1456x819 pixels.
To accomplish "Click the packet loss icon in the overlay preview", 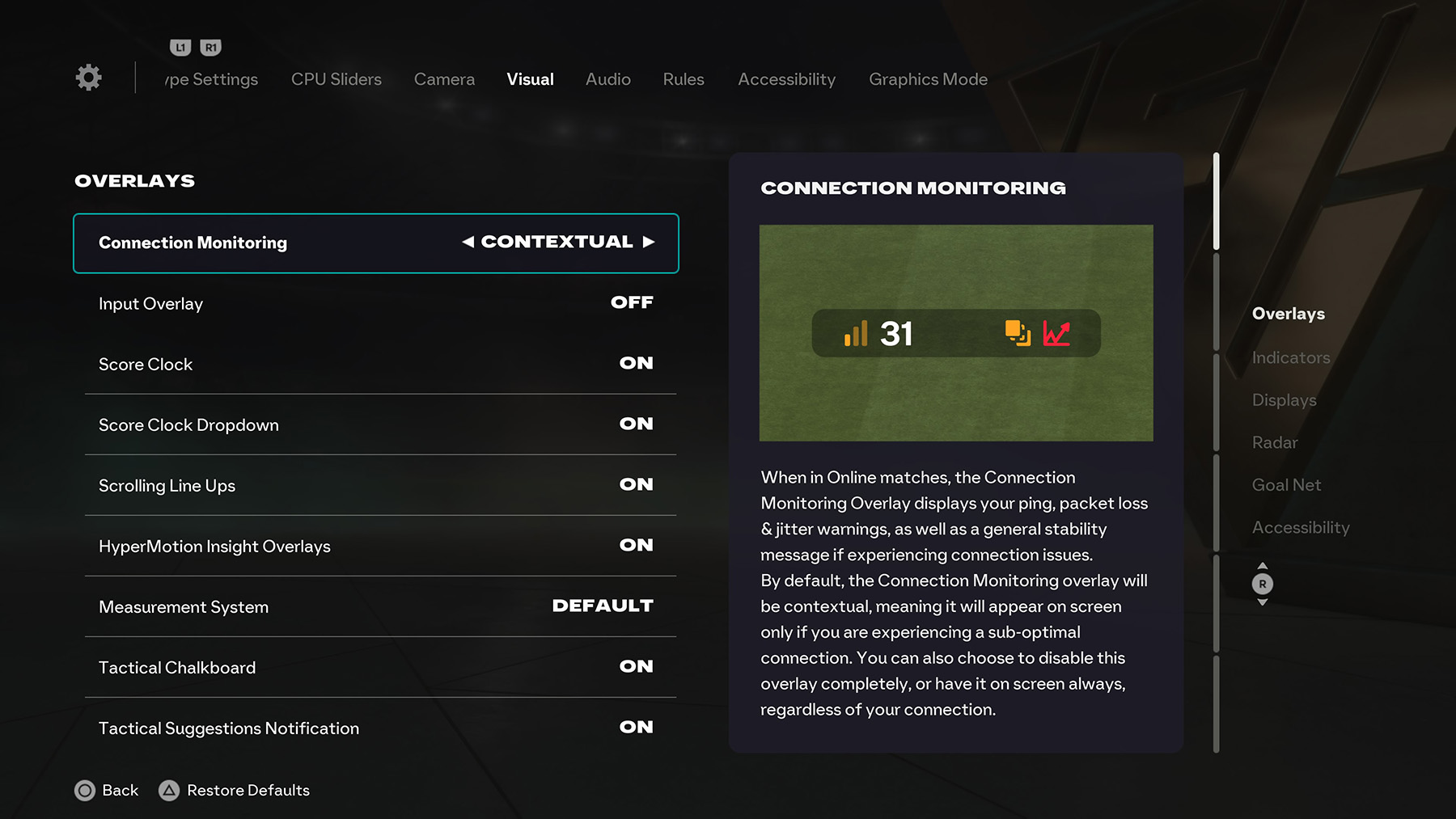I will (x=1016, y=334).
